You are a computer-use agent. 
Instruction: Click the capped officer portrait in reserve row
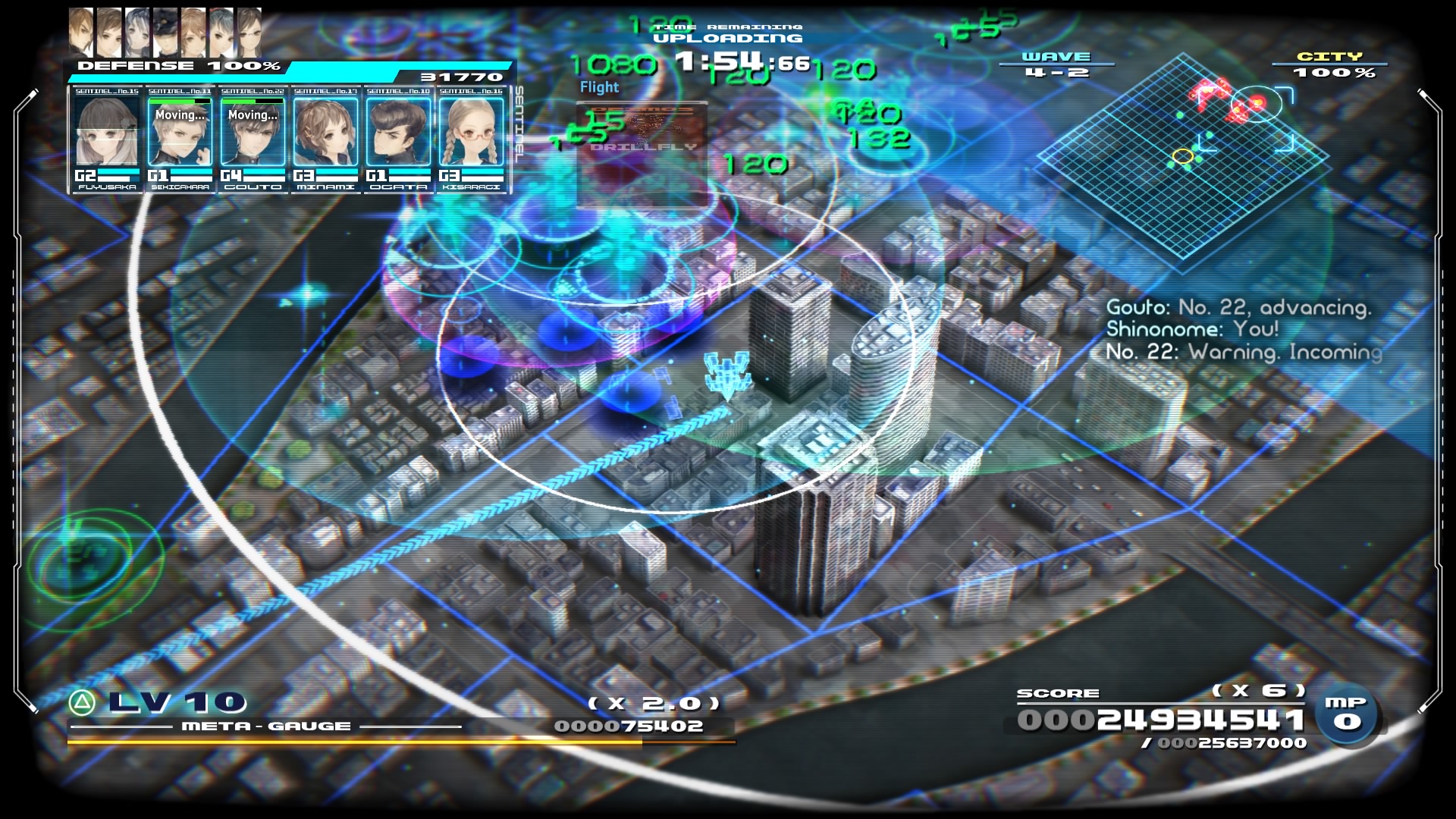(x=165, y=32)
